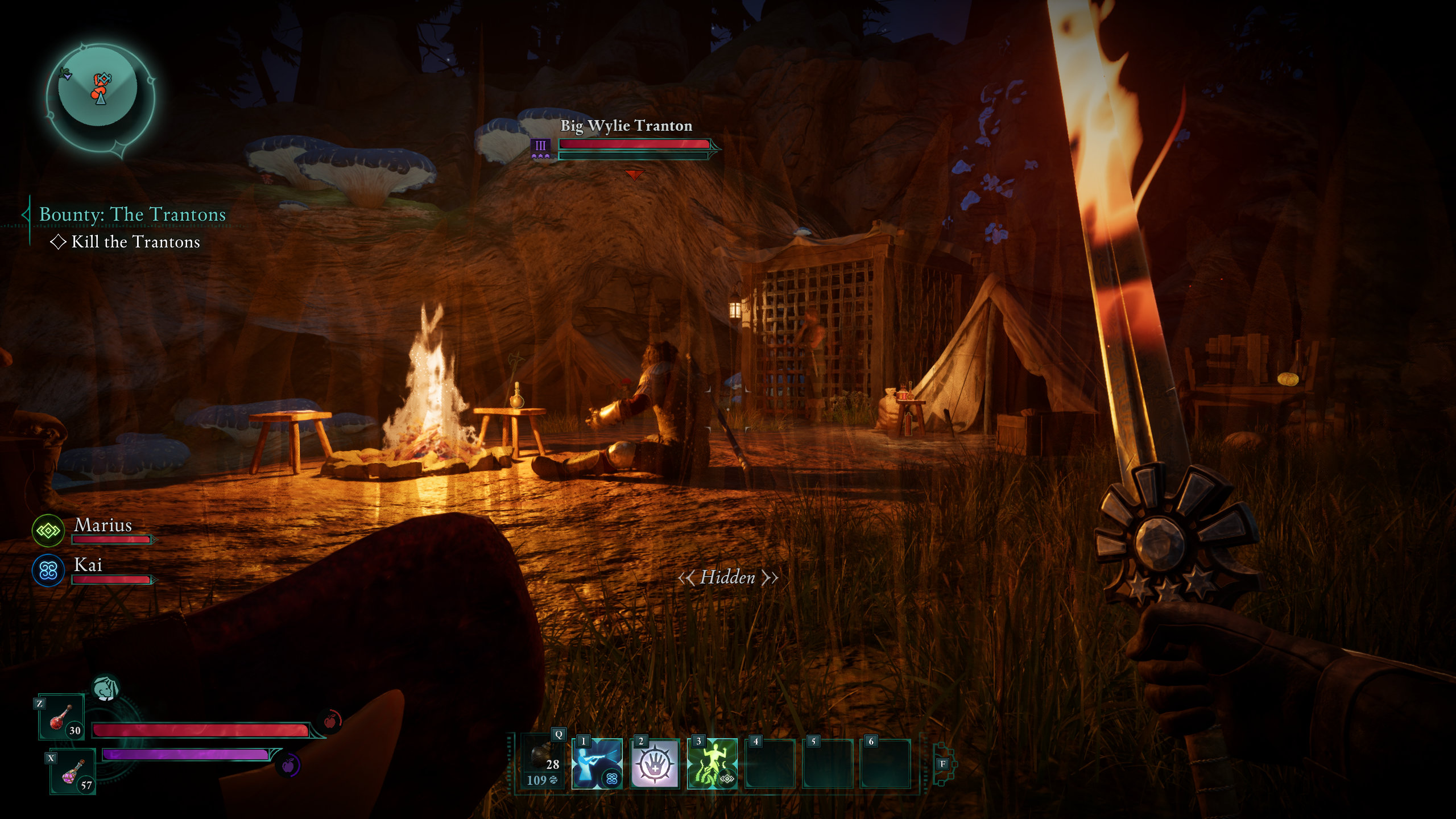Click the purple apple essence food icon
This screenshot has height=819, width=1456.
pos(288,765)
